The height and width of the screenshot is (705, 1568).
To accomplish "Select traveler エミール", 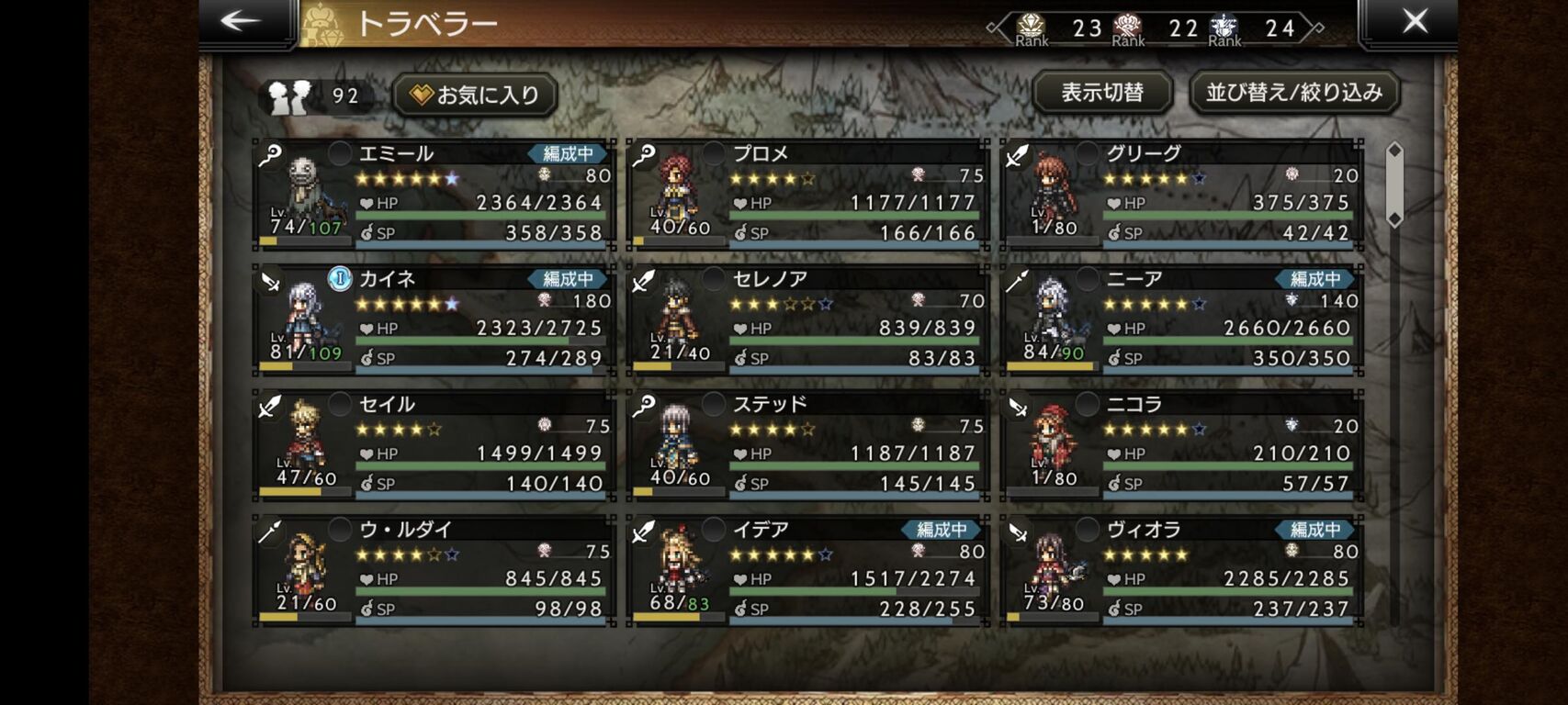I will (434, 194).
